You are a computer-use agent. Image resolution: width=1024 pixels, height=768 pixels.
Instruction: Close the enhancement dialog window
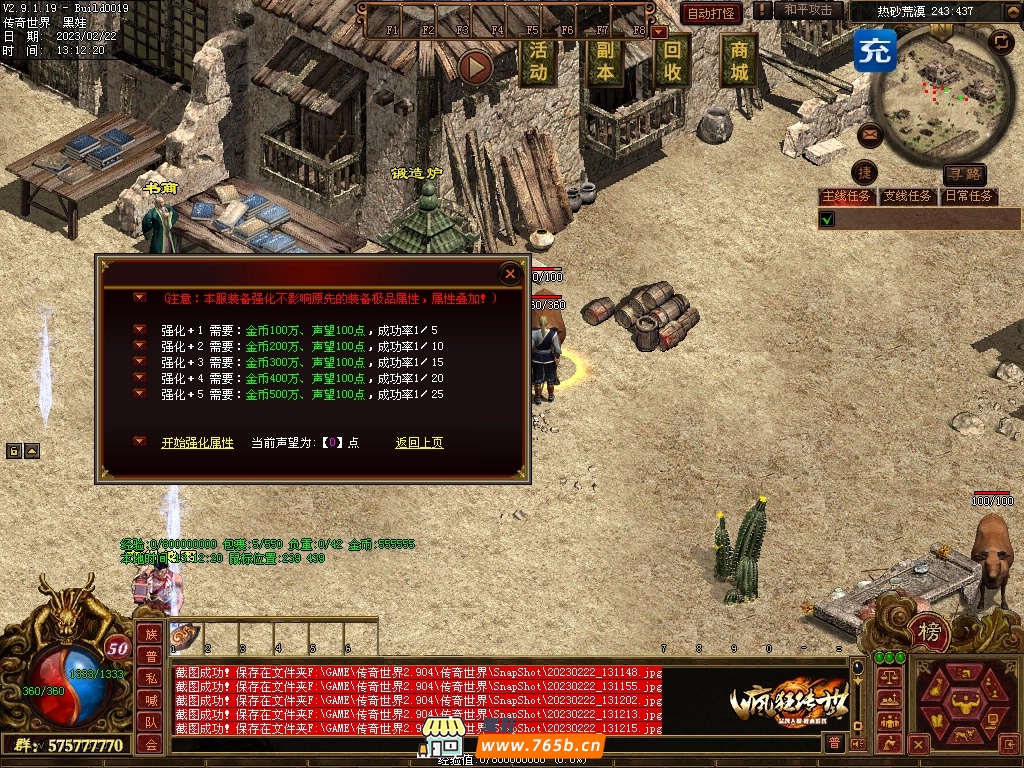point(510,273)
